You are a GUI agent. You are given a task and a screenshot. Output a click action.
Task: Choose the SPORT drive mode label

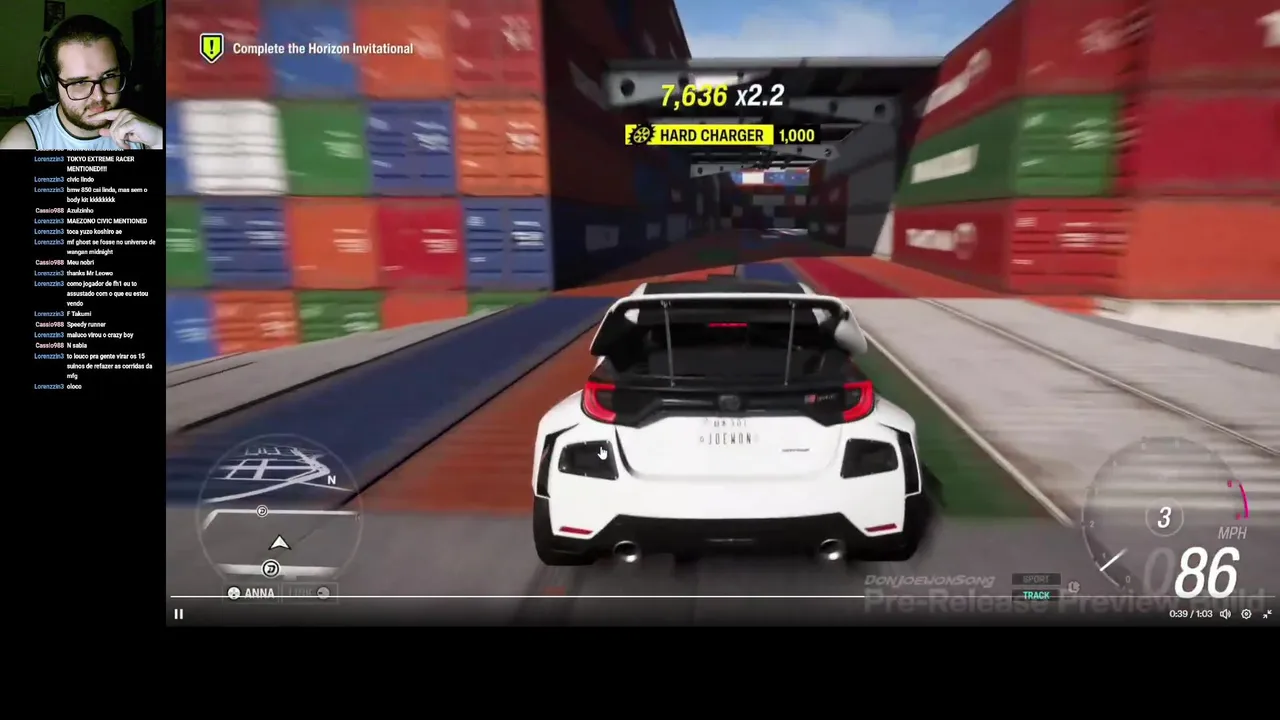(1036, 579)
